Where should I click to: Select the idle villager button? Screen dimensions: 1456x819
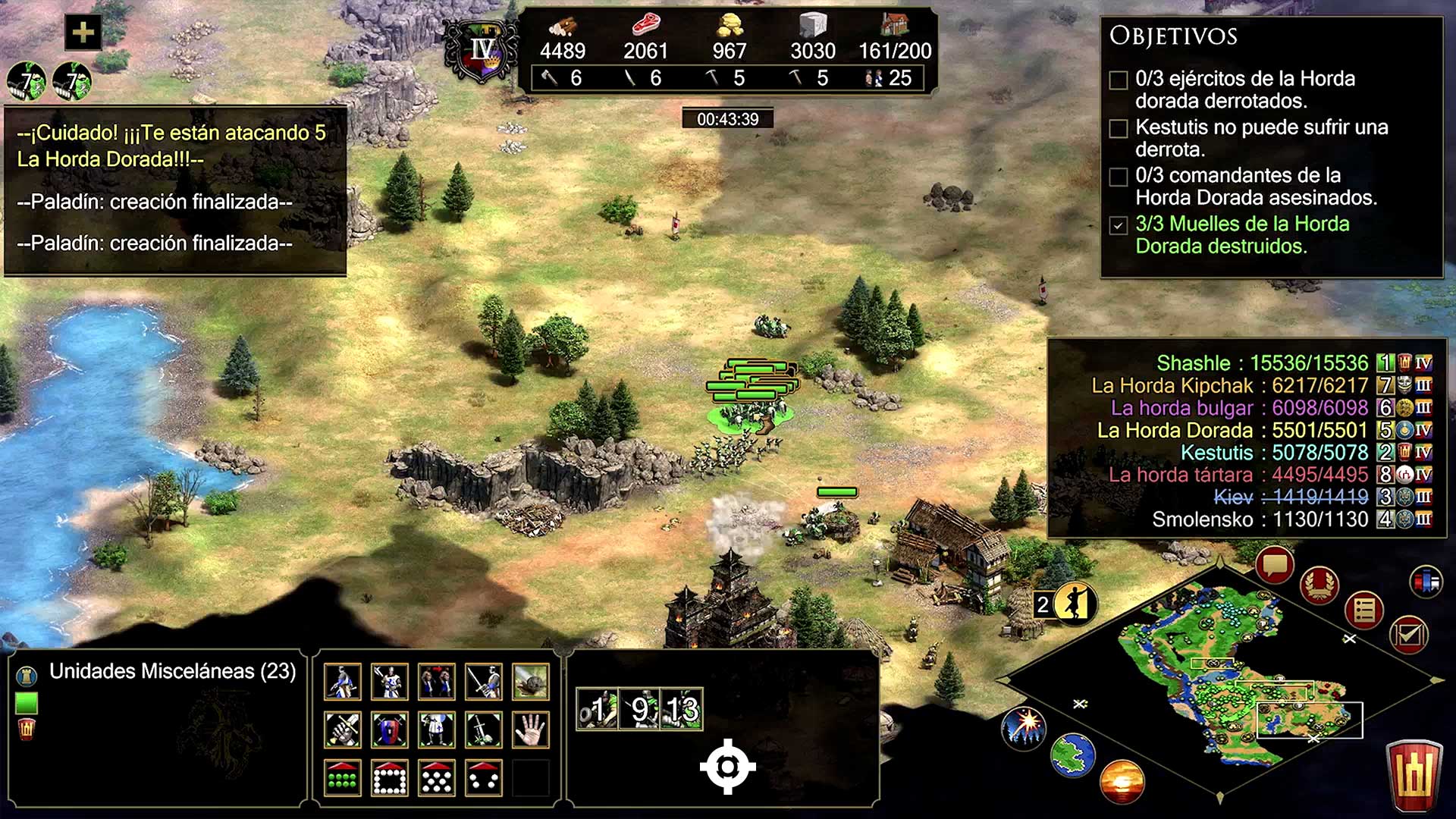pos(1075,604)
